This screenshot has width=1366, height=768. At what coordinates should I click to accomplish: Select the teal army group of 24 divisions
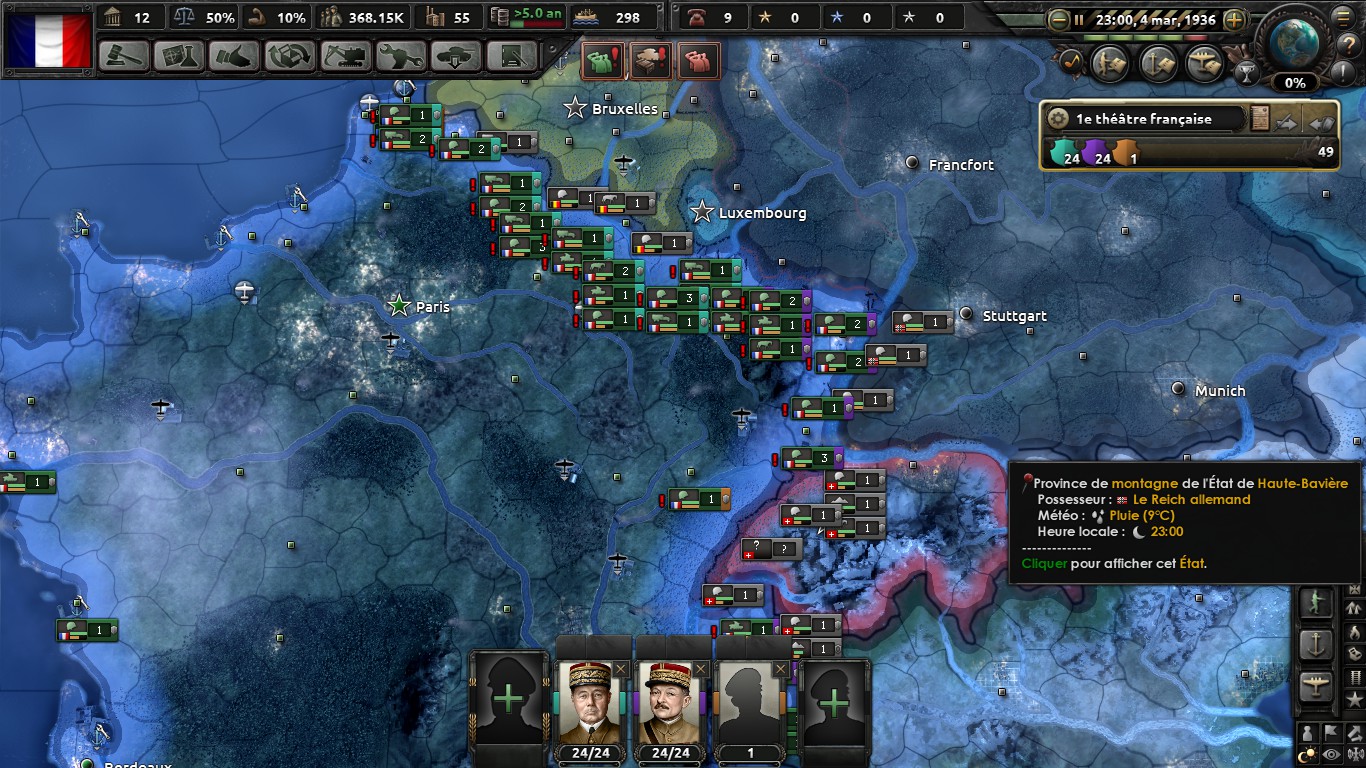tap(1063, 156)
